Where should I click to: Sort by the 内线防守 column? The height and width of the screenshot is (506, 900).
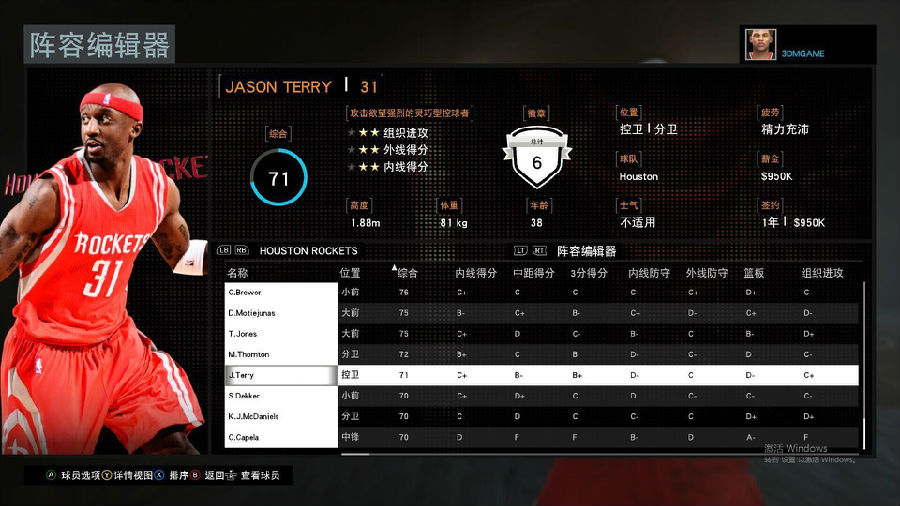(648, 272)
